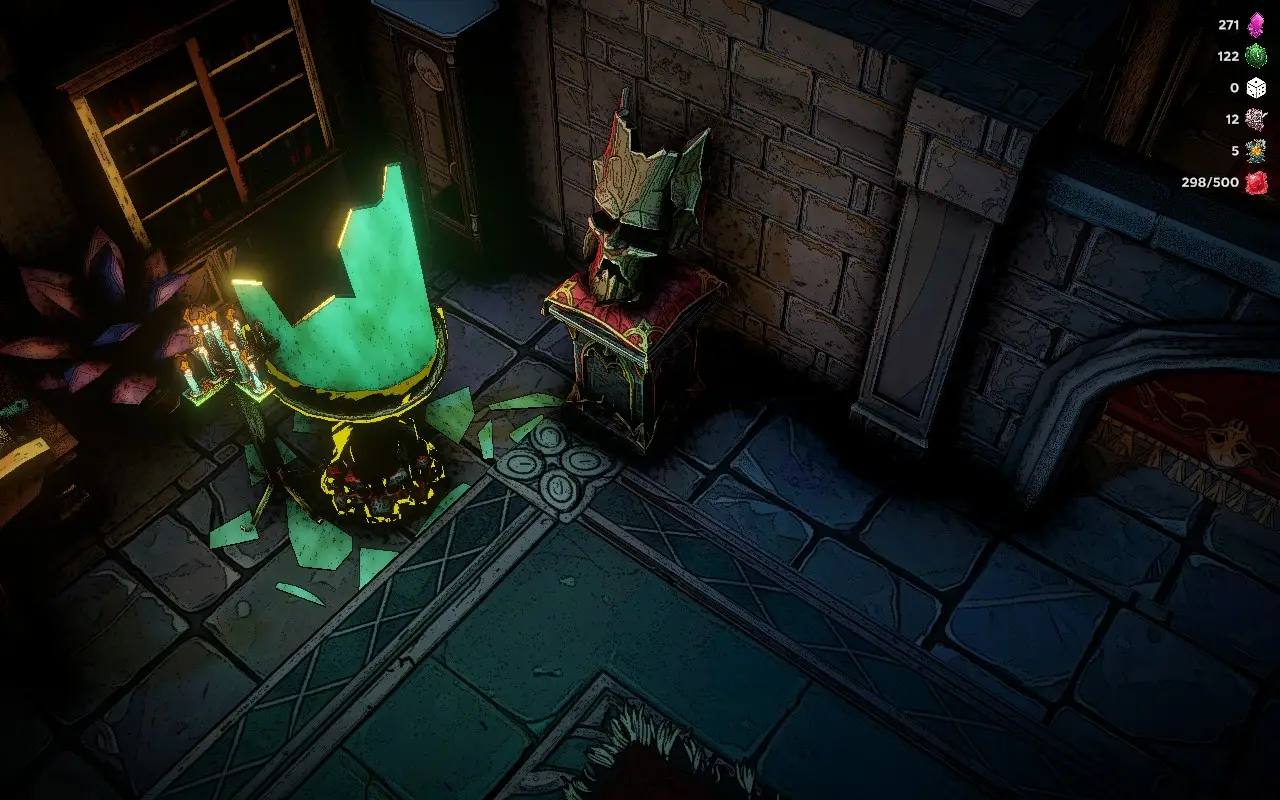Click the green gem resource icon
The width and height of the screenshot is (1280, 800).
1255,57
